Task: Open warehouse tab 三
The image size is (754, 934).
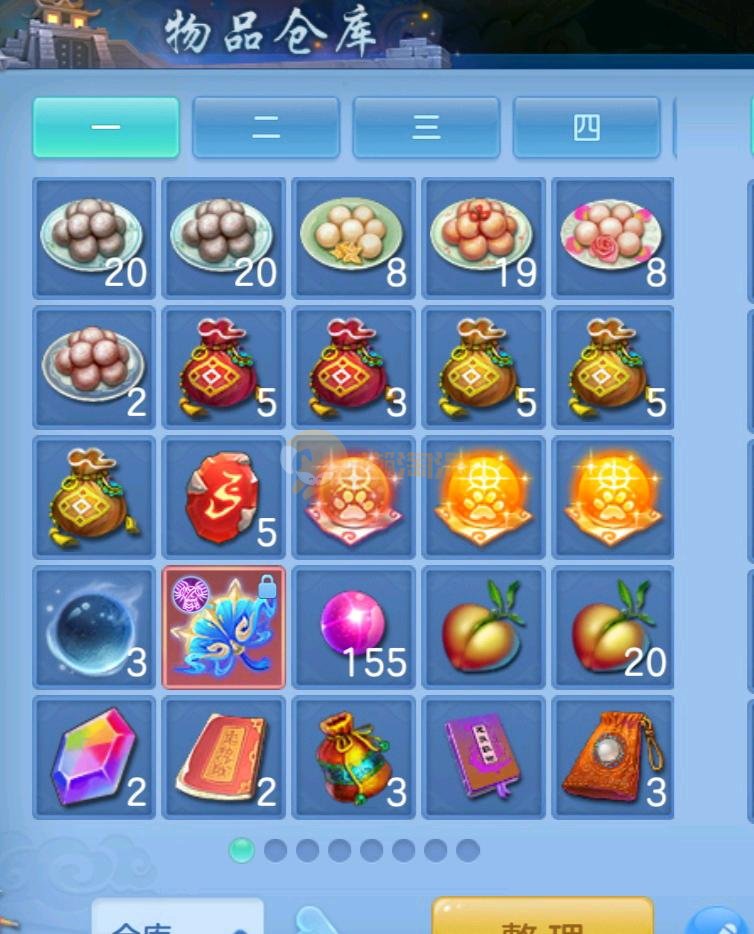Action: click(x=426, y=128)
